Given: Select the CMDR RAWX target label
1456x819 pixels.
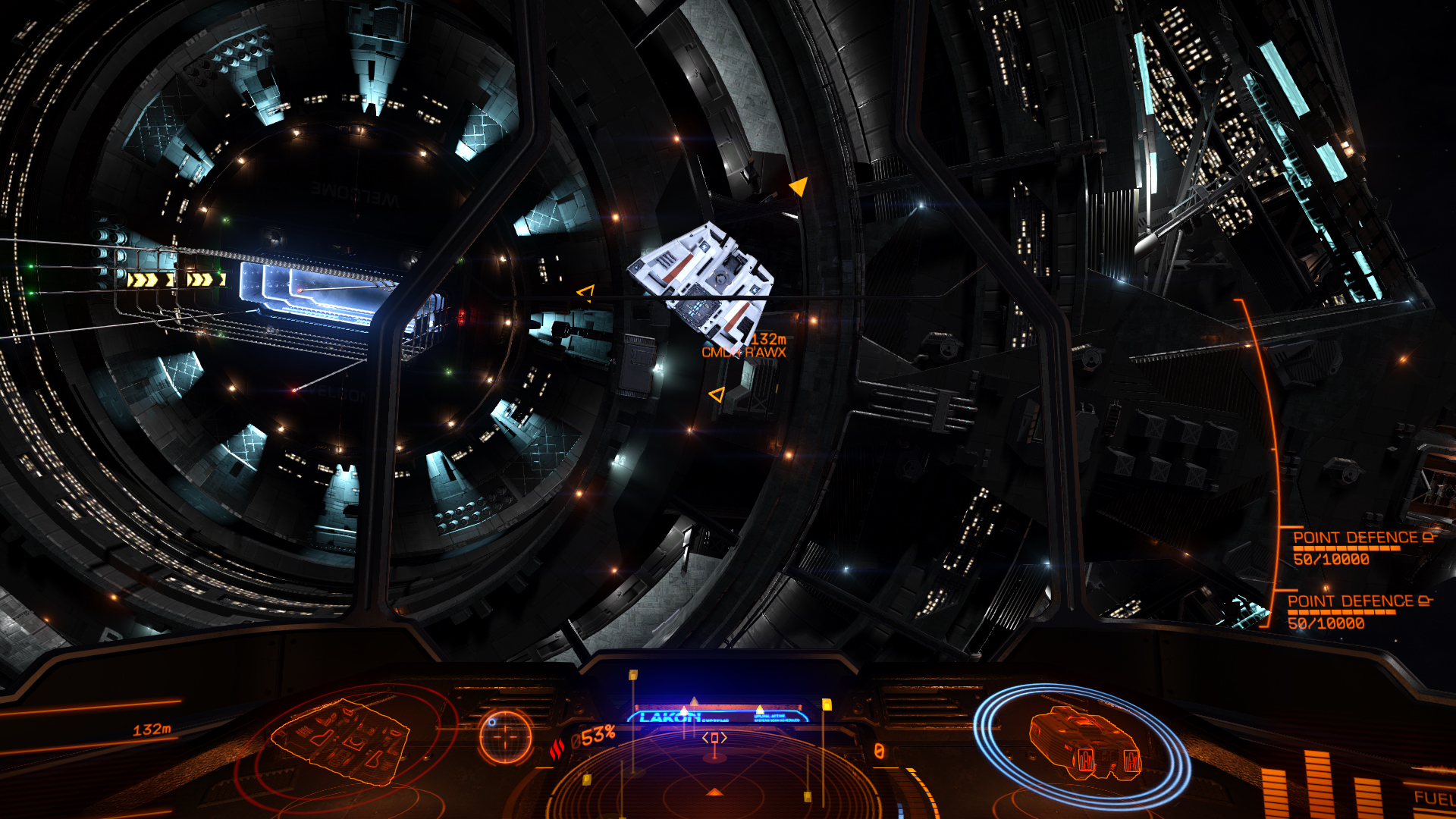Looking at the screenshot, I should [x=743, y=352].
